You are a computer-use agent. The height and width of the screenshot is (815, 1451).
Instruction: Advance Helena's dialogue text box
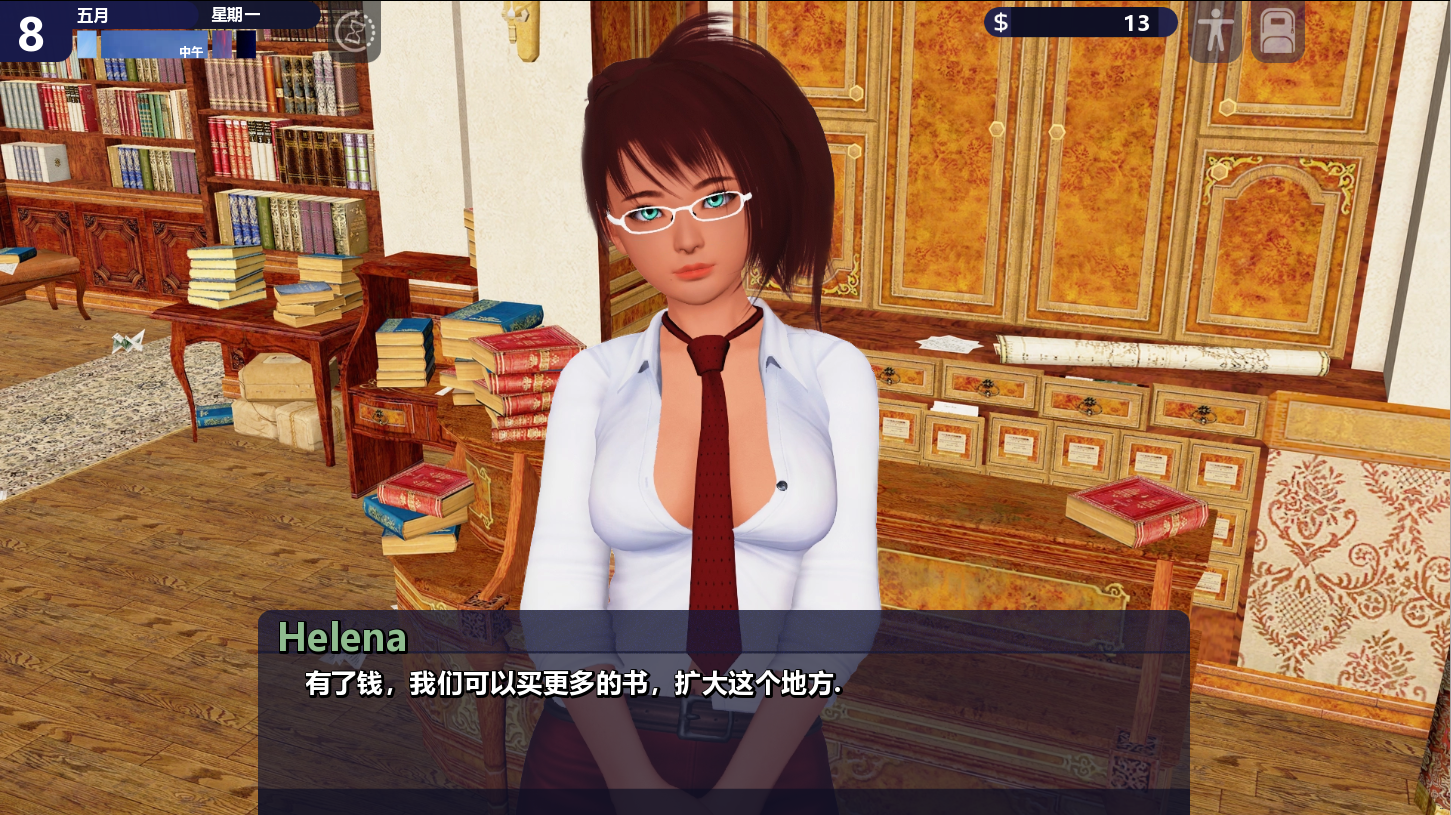tap(723, 710)
